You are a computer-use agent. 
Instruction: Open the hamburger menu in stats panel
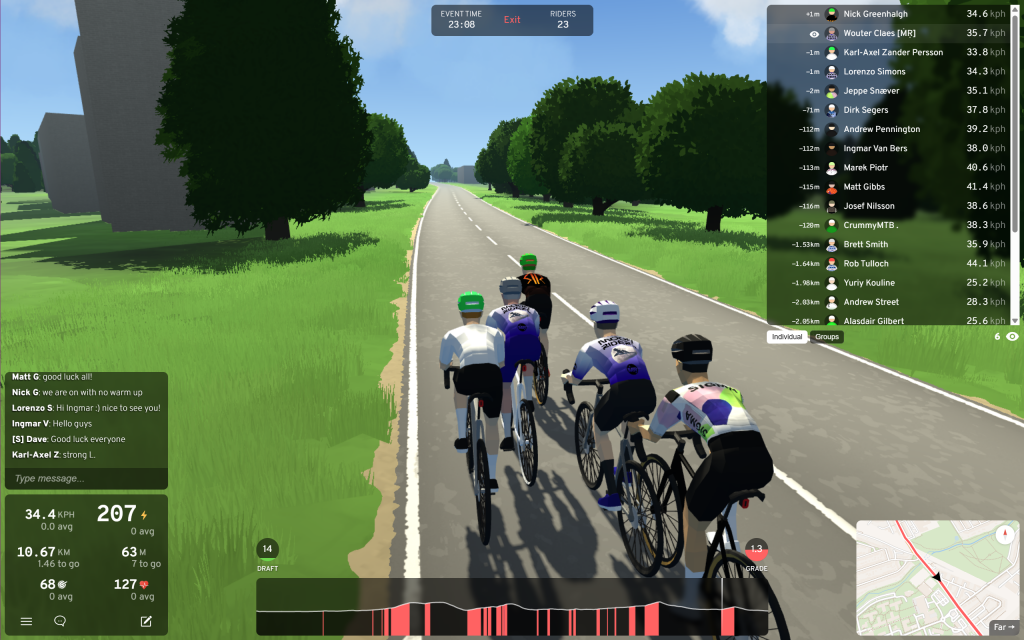[27, 621]
